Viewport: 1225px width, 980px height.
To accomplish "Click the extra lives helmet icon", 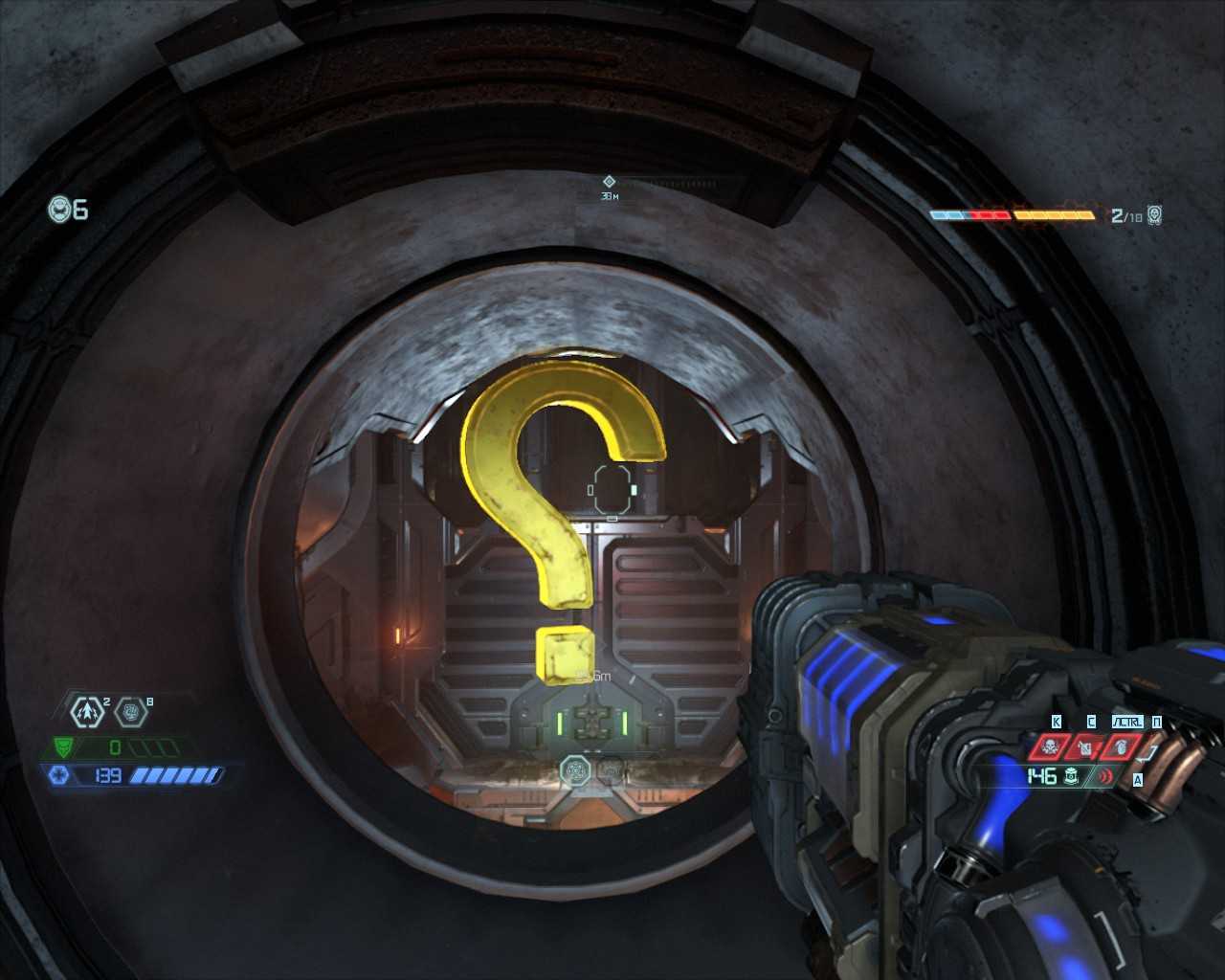I will click(x=59, y=209).
